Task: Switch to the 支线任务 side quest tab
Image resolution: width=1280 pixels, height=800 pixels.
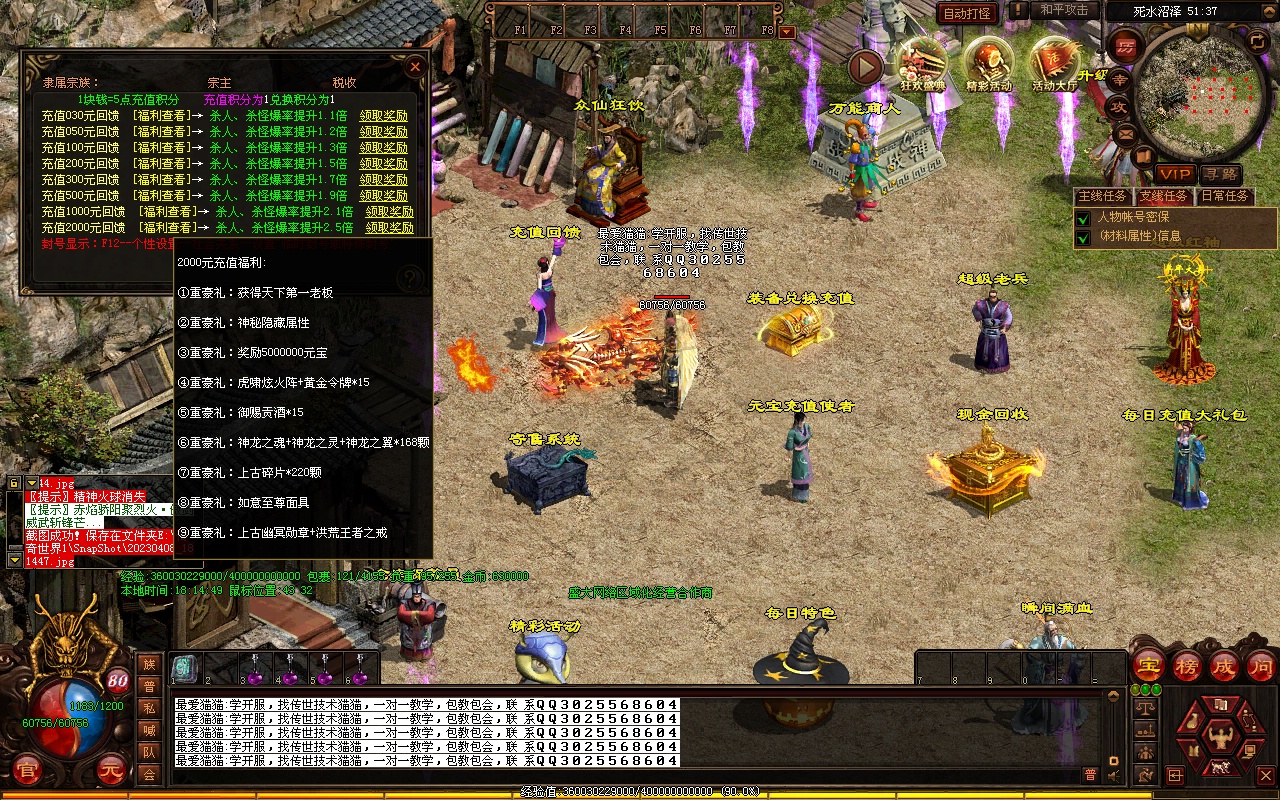Action: (1165, 196)
